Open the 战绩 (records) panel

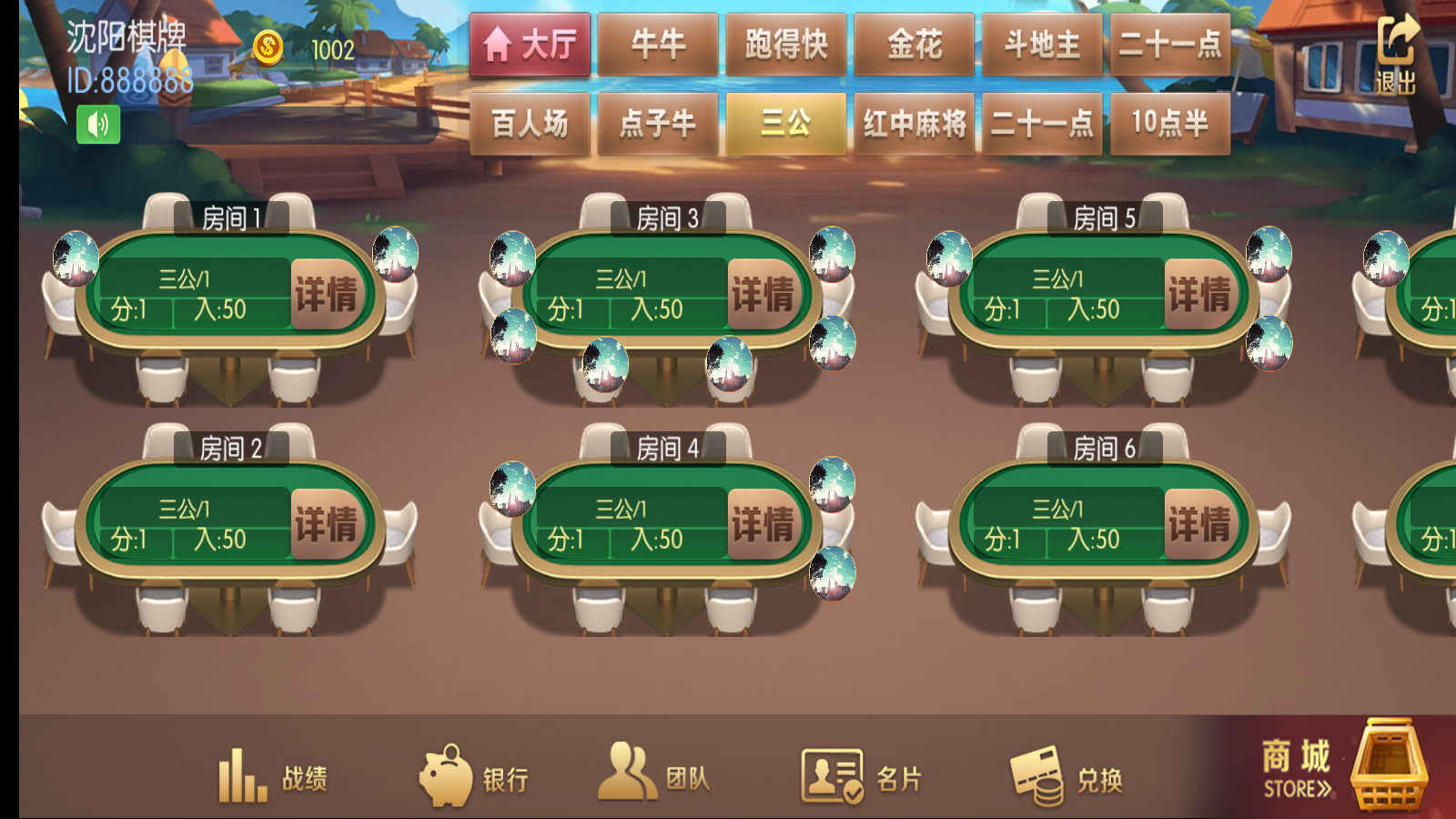tap(273, 775)
